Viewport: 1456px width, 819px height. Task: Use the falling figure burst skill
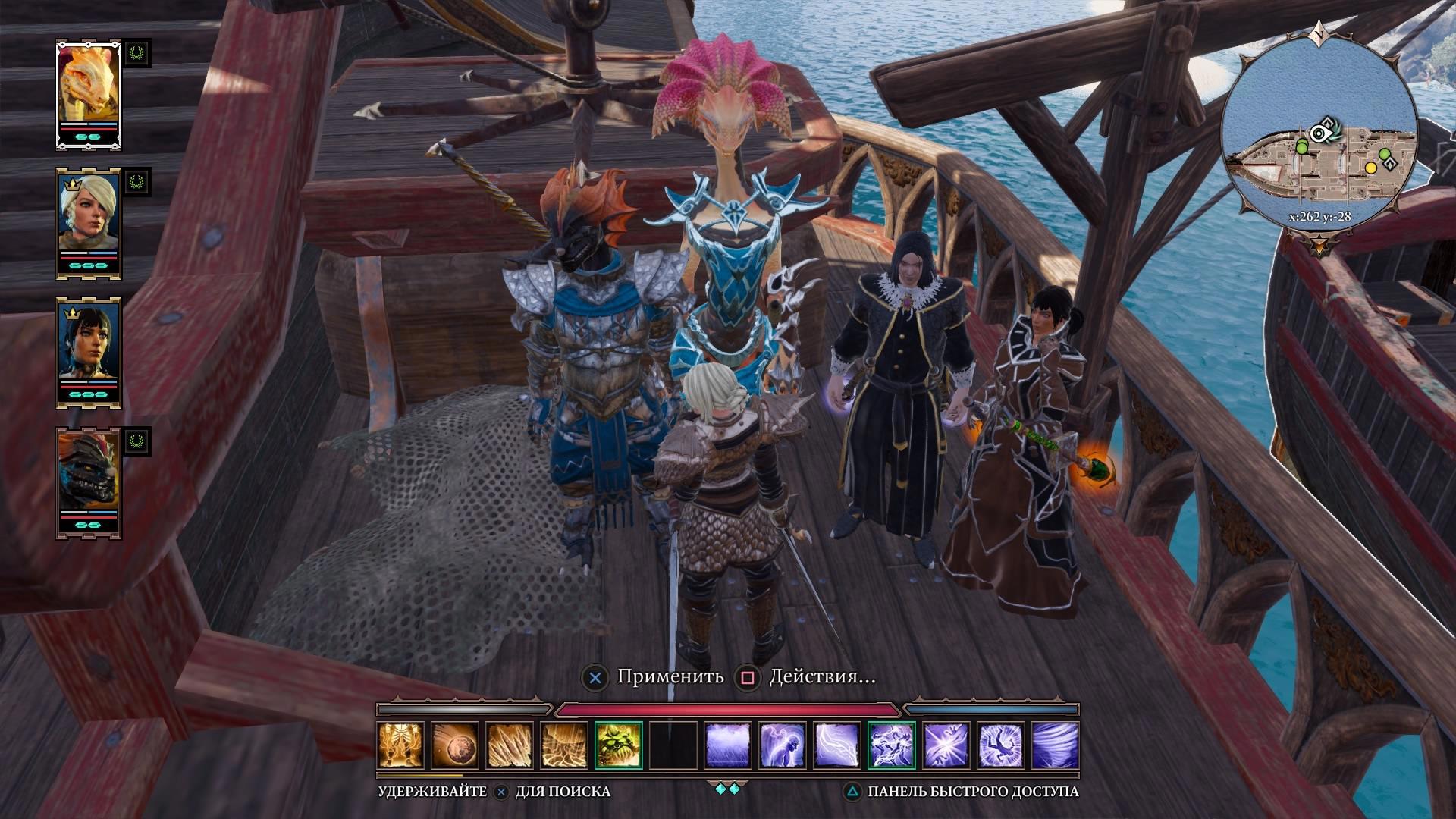pyautogui.click(x=1001, y=745)
